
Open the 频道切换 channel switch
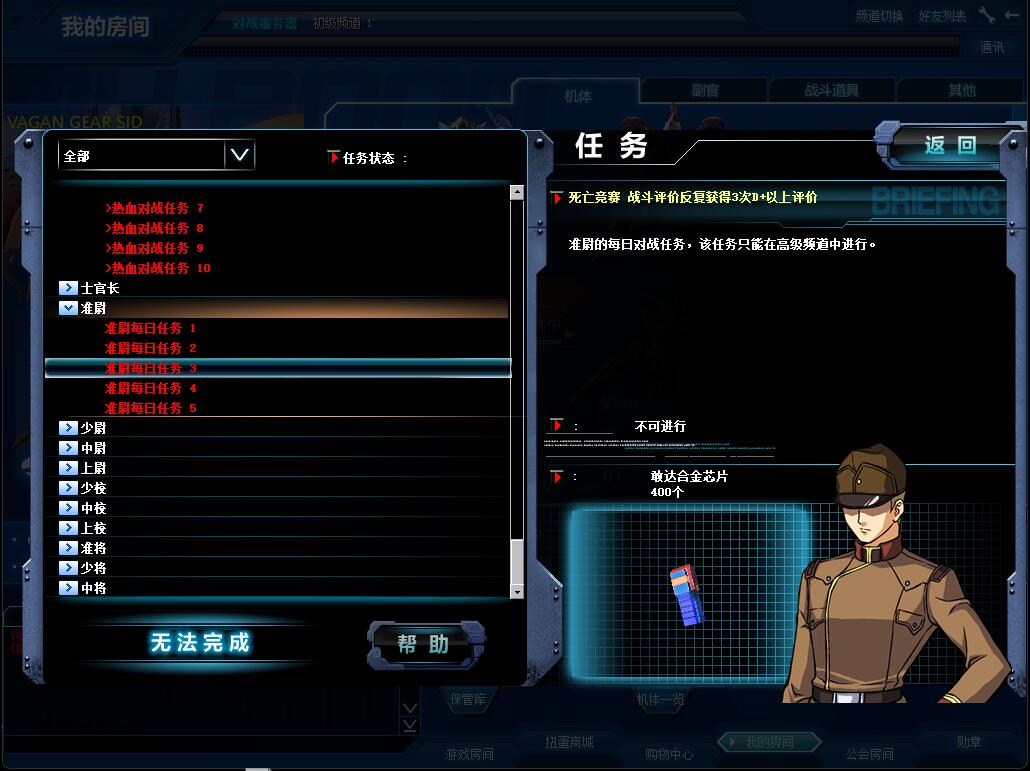pyautogui.click(x=879, y=16)
